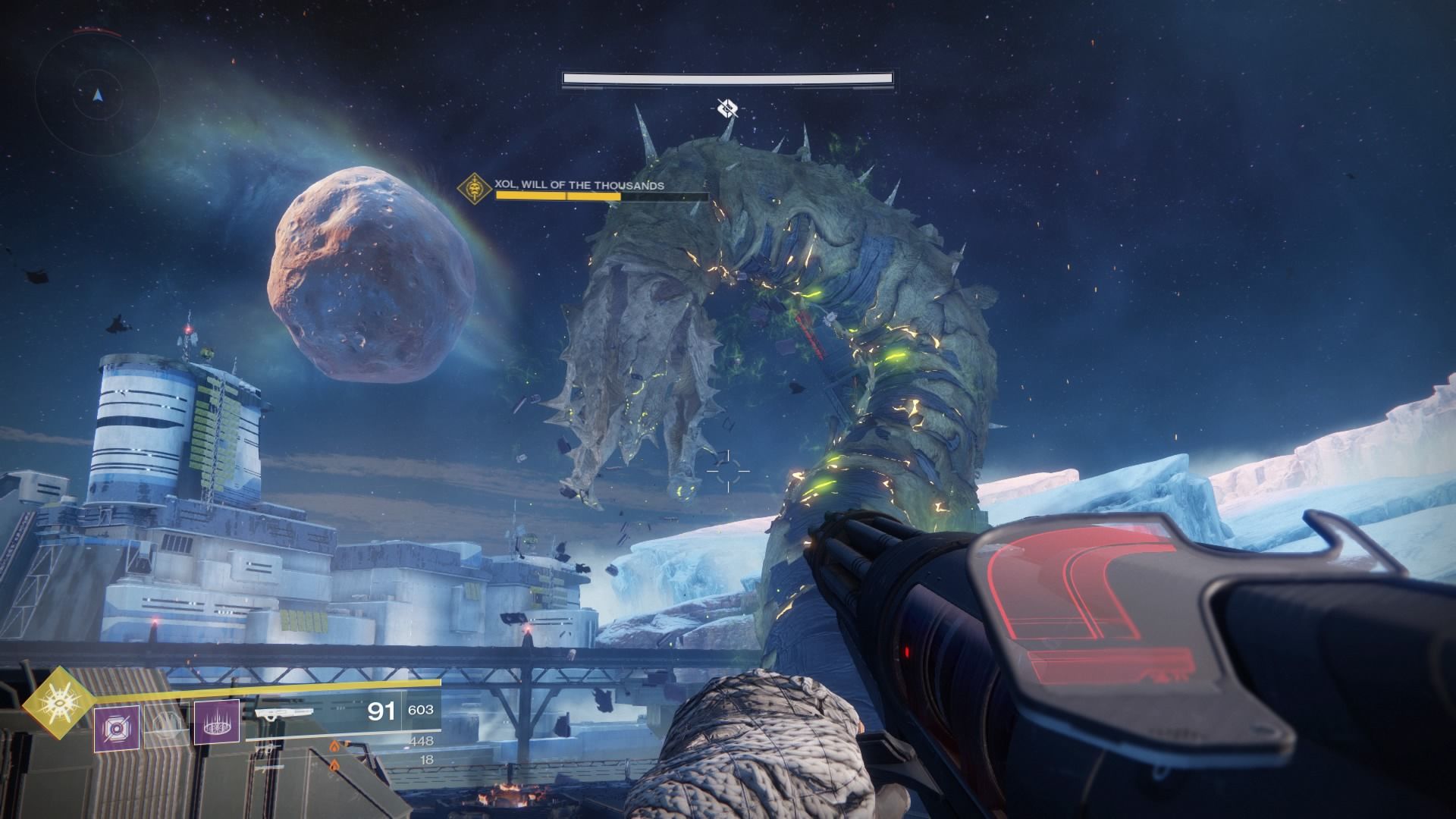Image resolution: width=1456 pixels, height=819 pixels.
Task: Toggle the second burn modifier indicator
Action: pyautogui.click(x=334, y=764)
